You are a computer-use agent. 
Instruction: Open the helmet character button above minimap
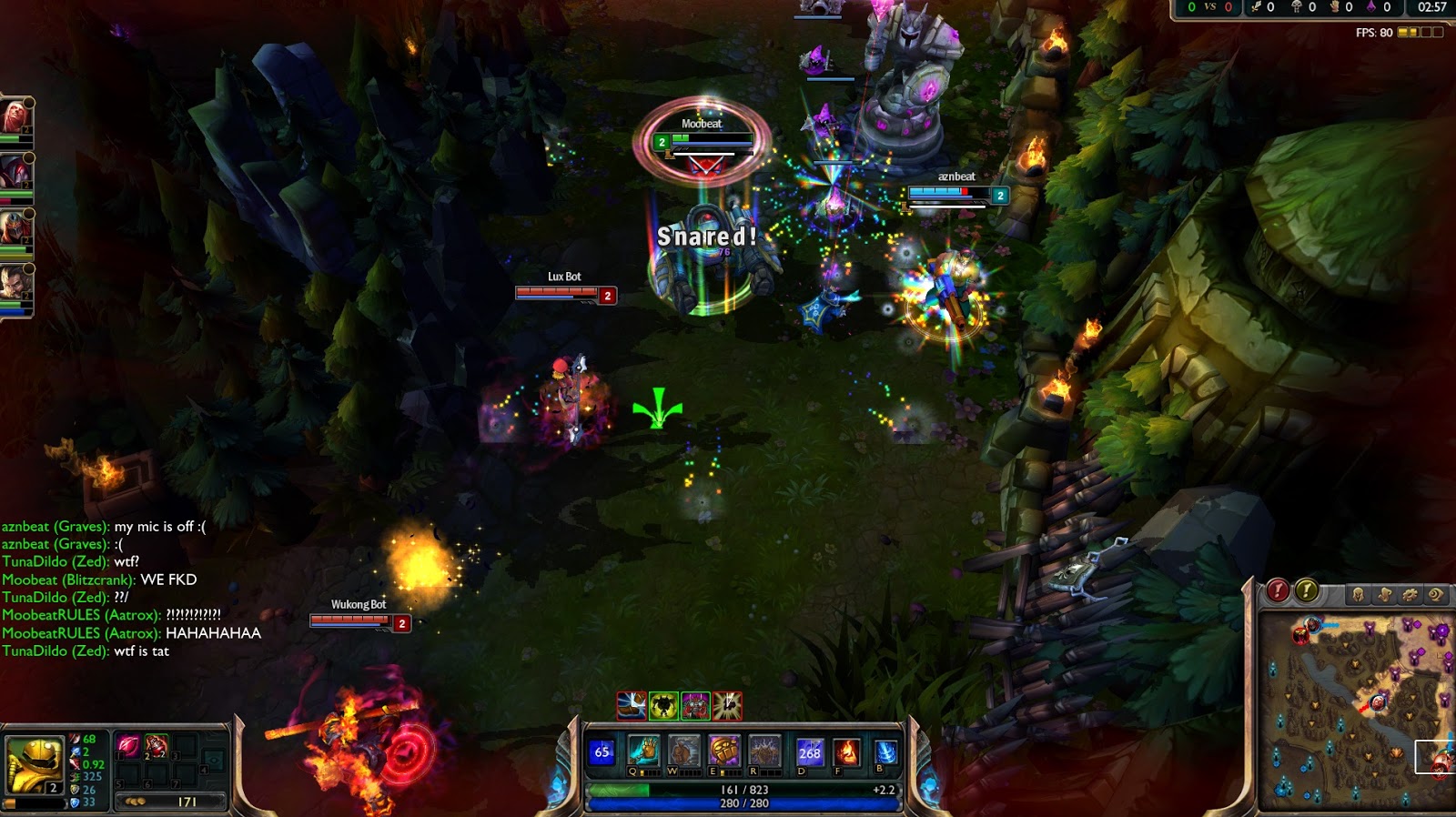pos(1358,594)
